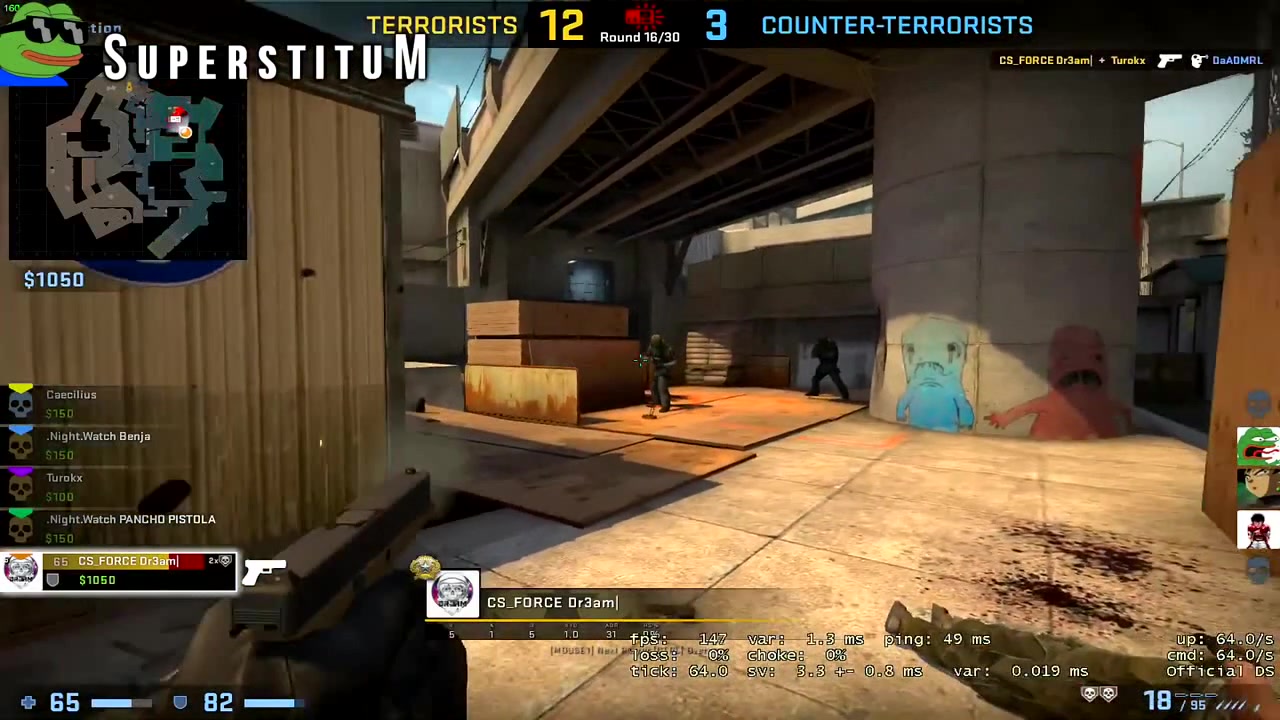Click the .Night.Watch PANCHO PISTOLA name
Viewport: 1280px width, 720px height.
pos(131,519)
